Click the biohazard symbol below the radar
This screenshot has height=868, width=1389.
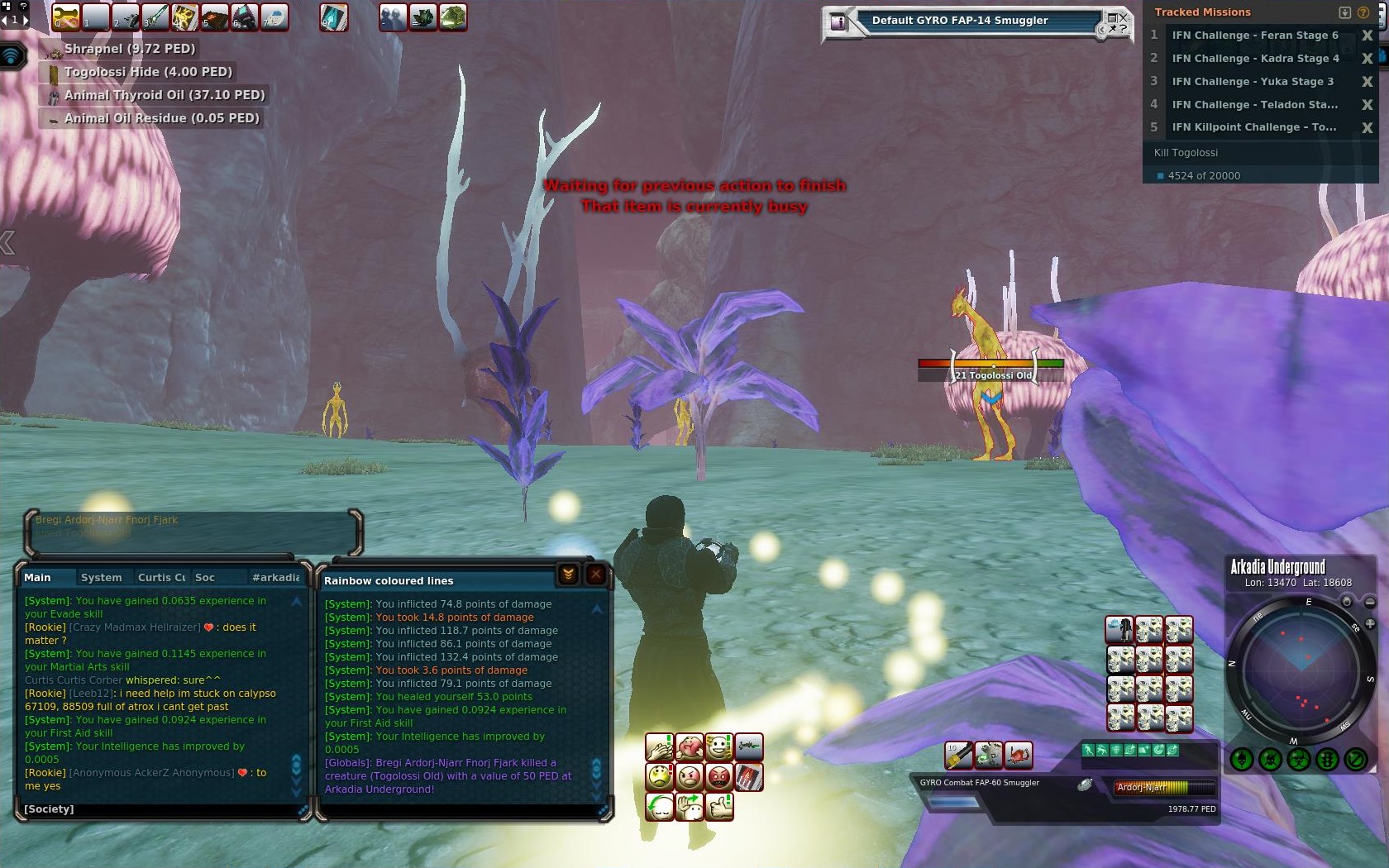coord(1299,759)
